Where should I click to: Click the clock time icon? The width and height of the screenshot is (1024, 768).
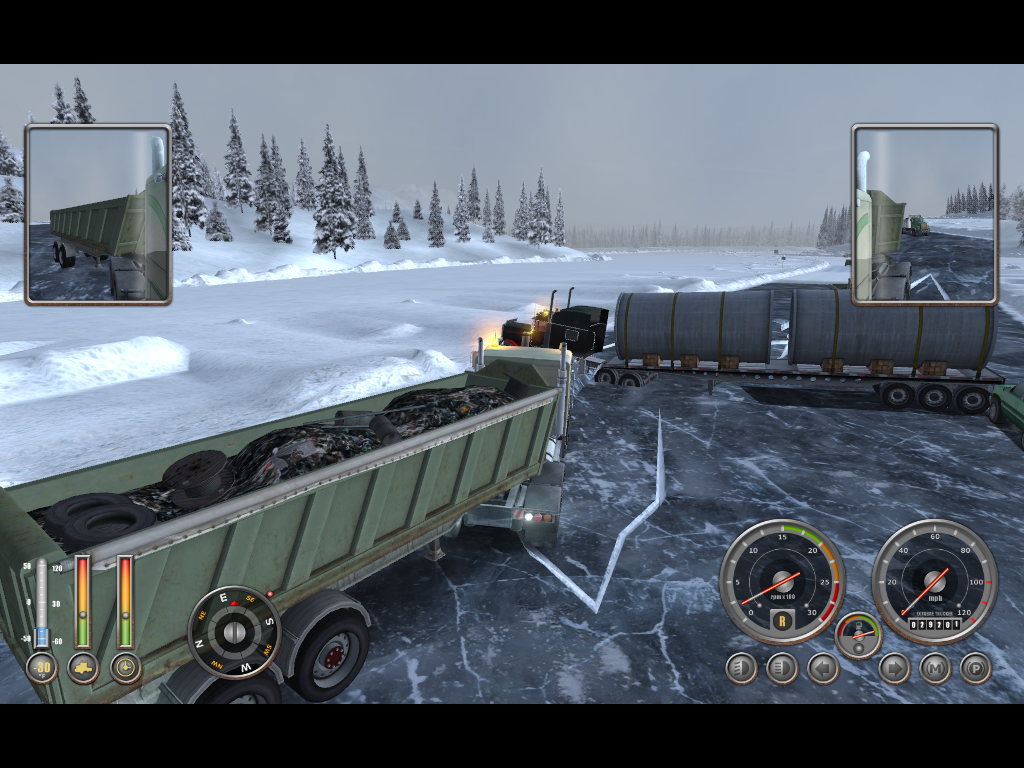[x=125, y=667]
